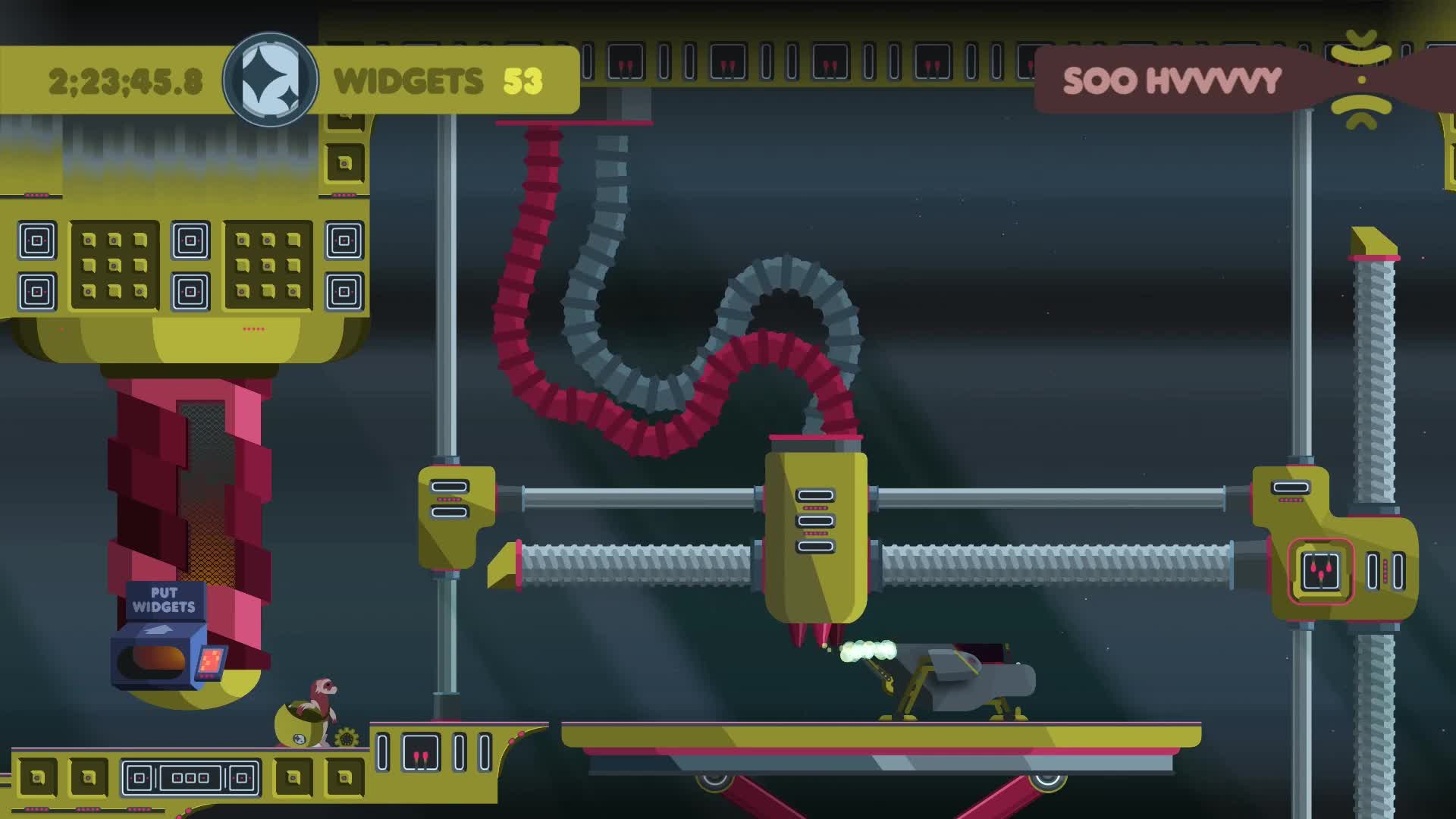Screen dimensions: 1456x819
Task: Click the star icon on the yellow pod
Action: click(x=300, y=737)
